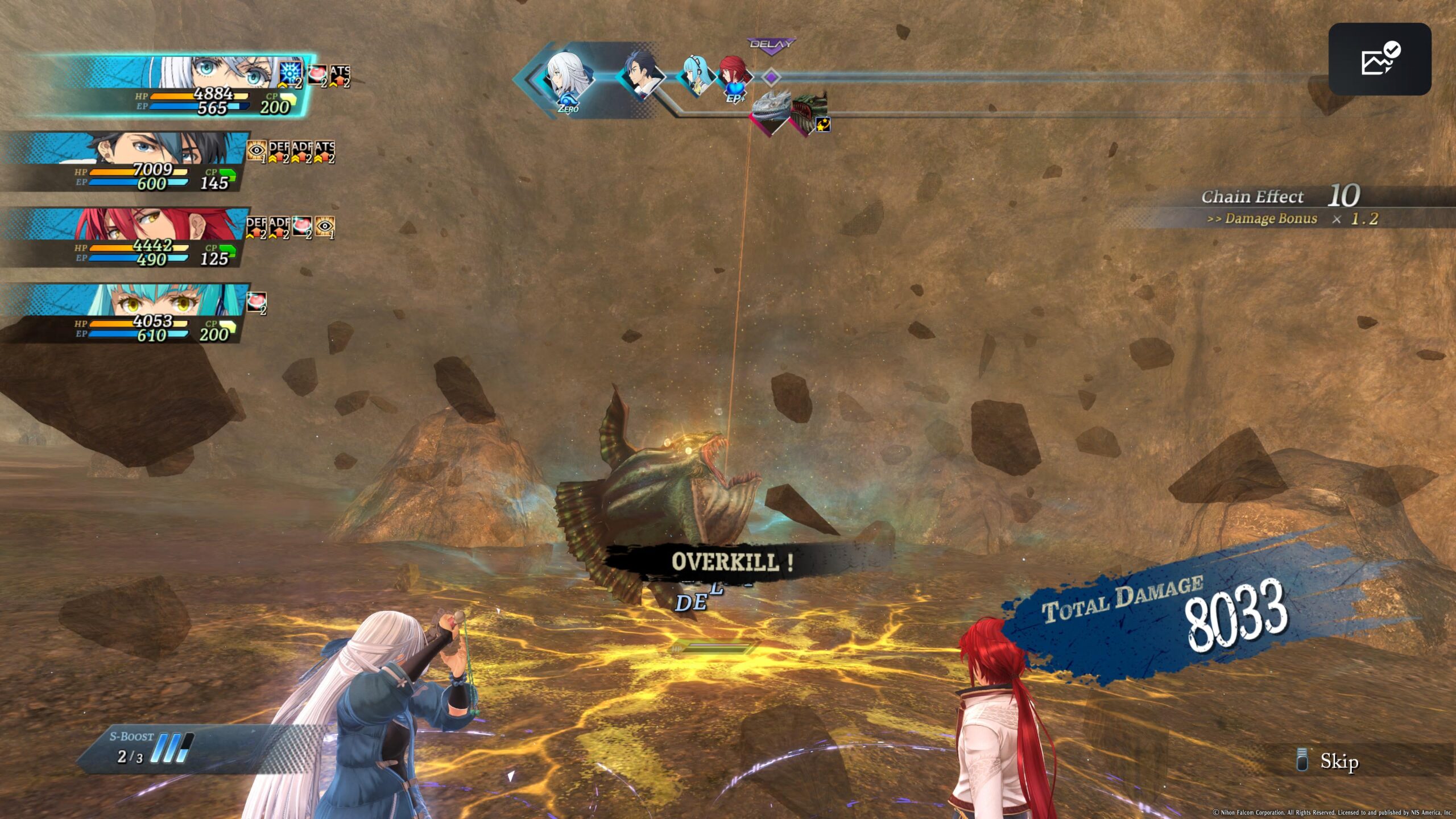
Task: Select the green fish monster turn portrait
Action: click(808, 112)
